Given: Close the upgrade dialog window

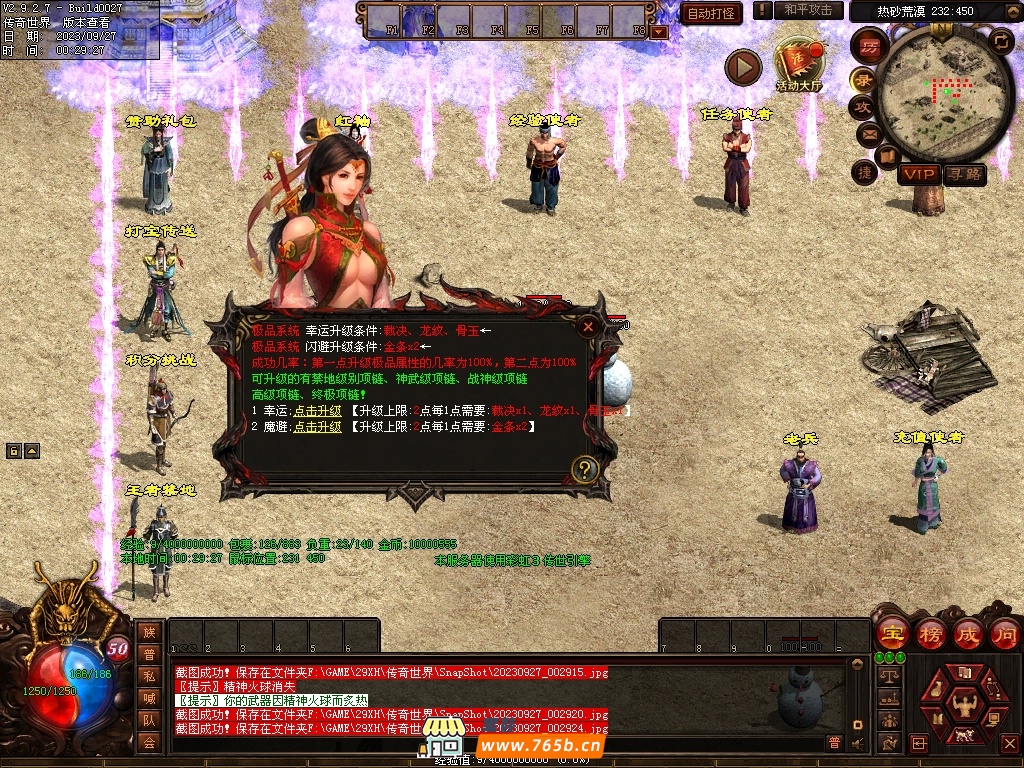Looking at the screenshot, I should coord(589,326).
